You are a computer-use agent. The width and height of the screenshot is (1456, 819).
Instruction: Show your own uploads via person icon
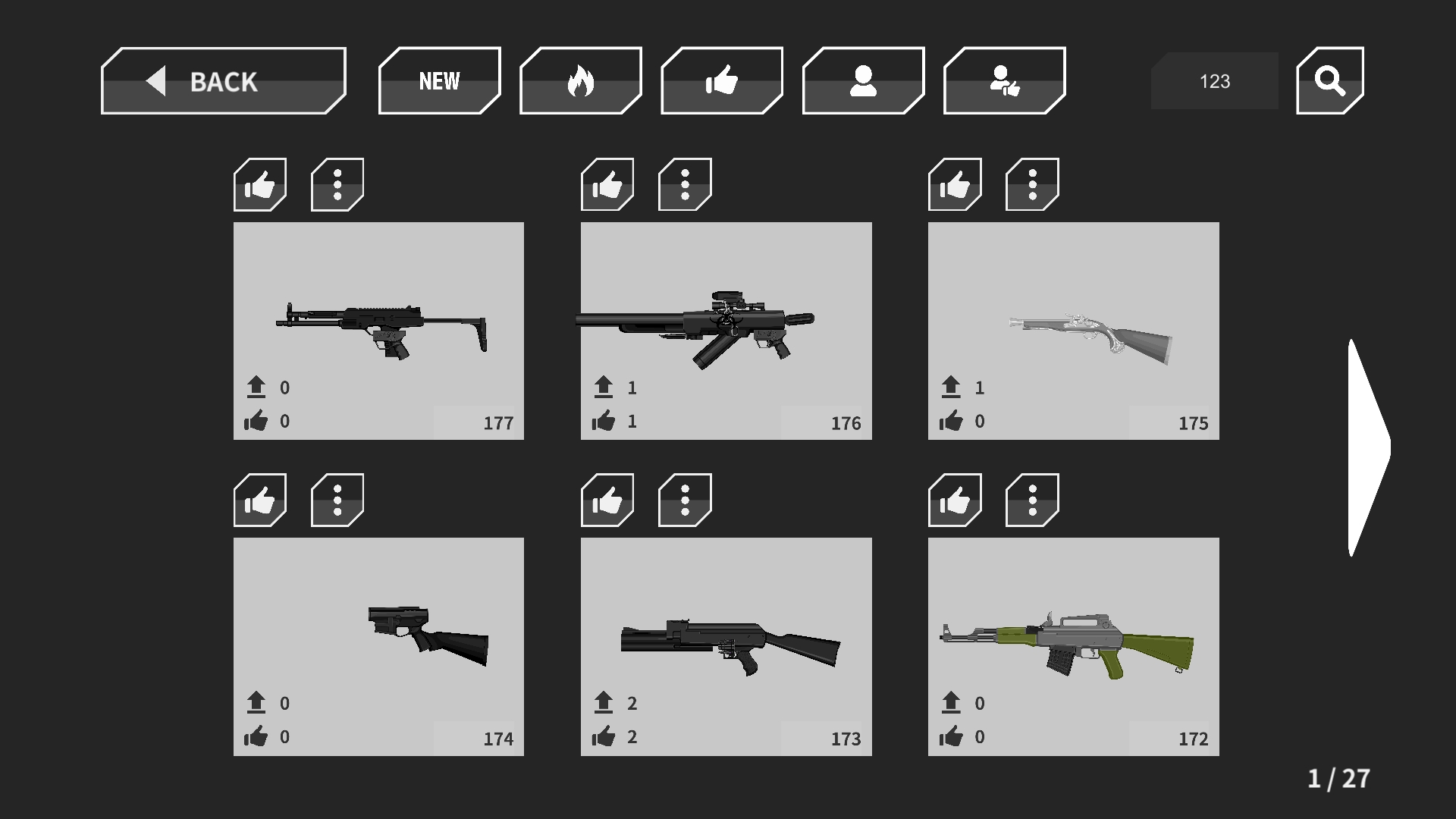[x=862, y=80]
